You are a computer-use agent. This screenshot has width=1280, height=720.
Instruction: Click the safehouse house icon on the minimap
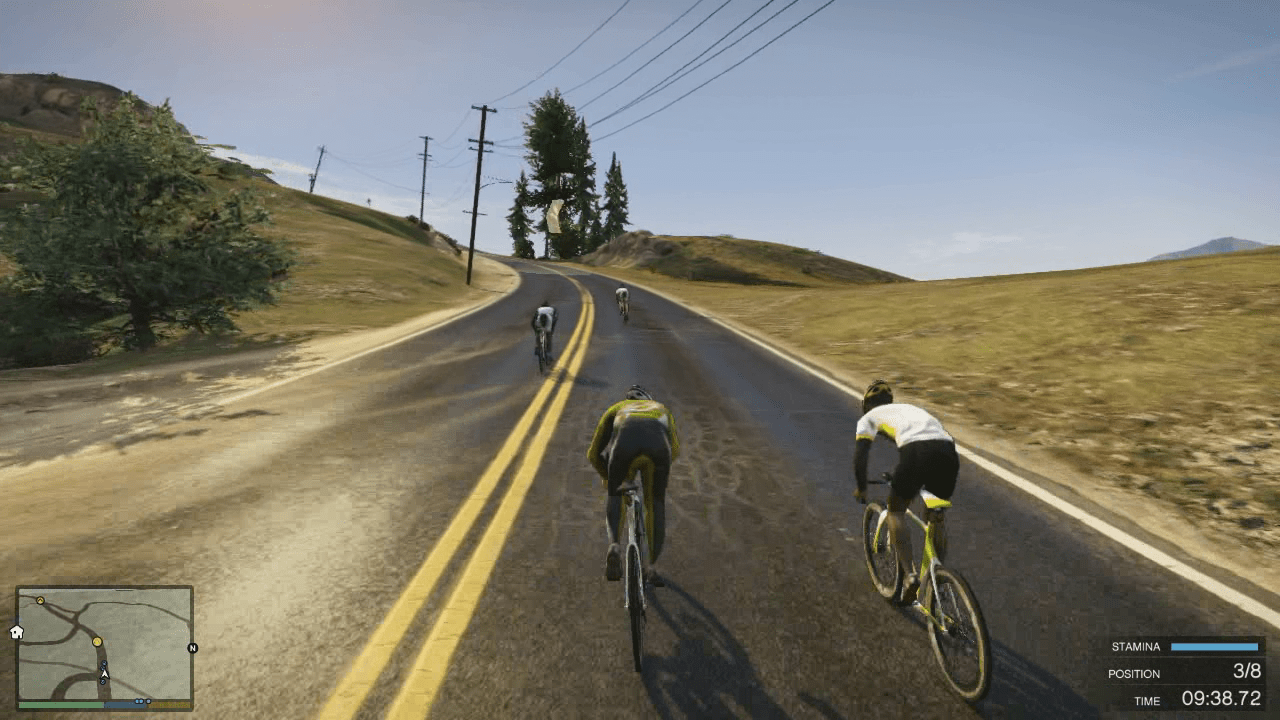(x=16, y=633)
